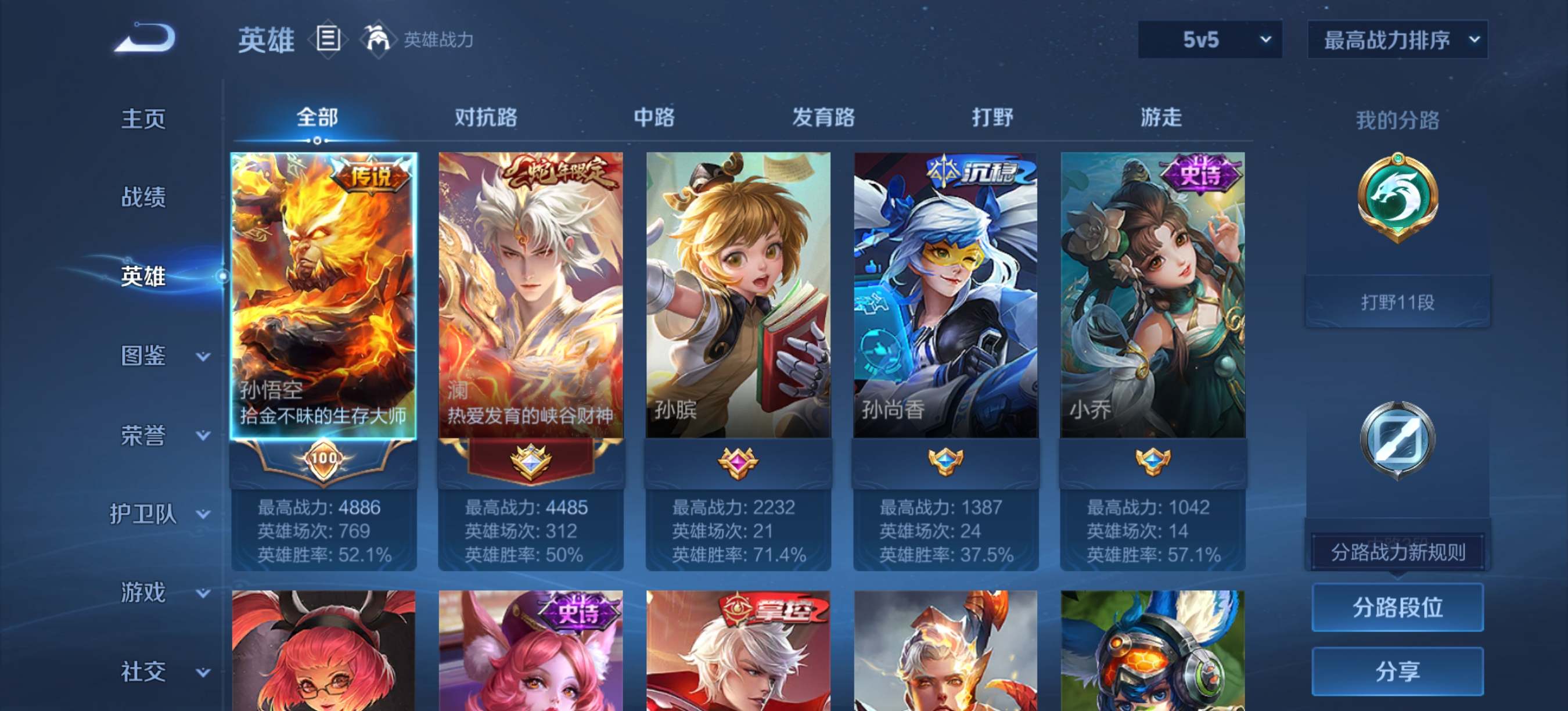Click Sun Wukong's level 100 badge

coord(323,462)
